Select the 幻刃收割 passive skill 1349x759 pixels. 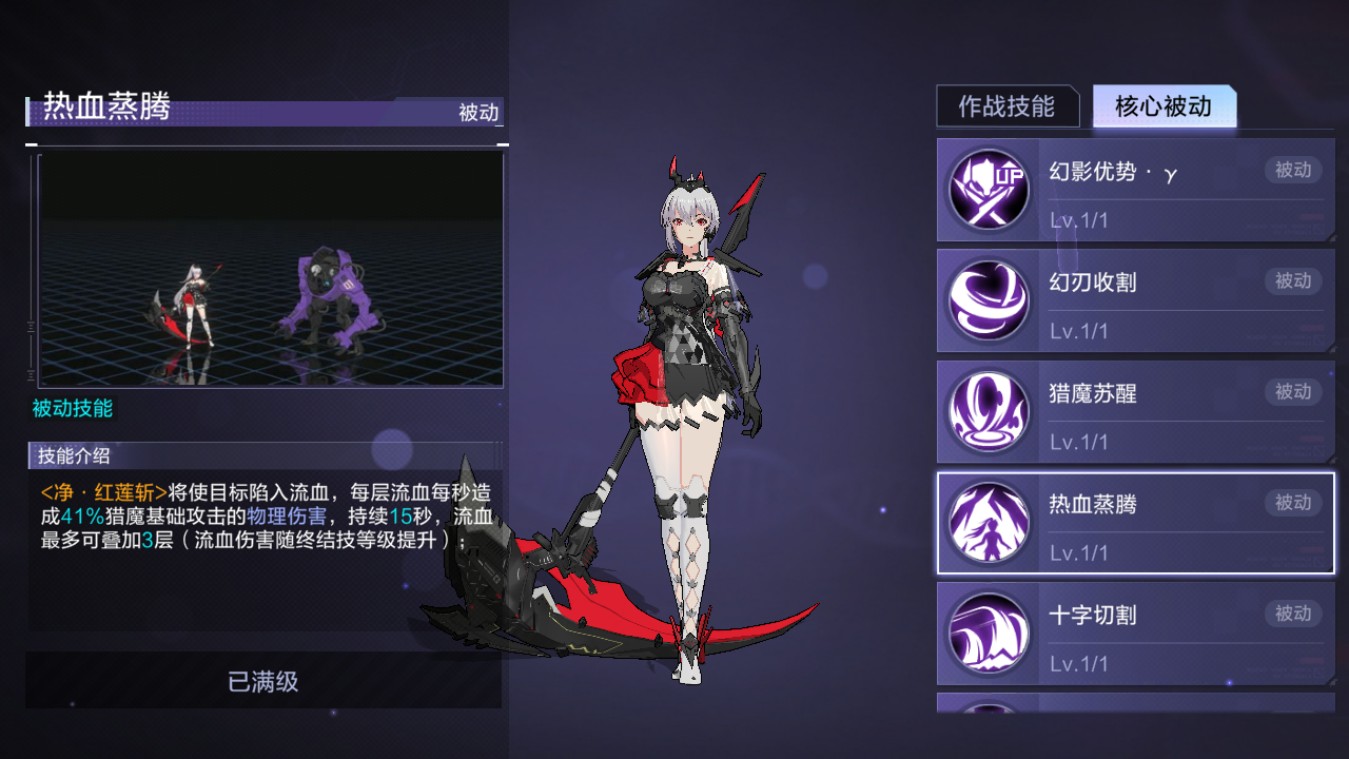coord(1135,301)
